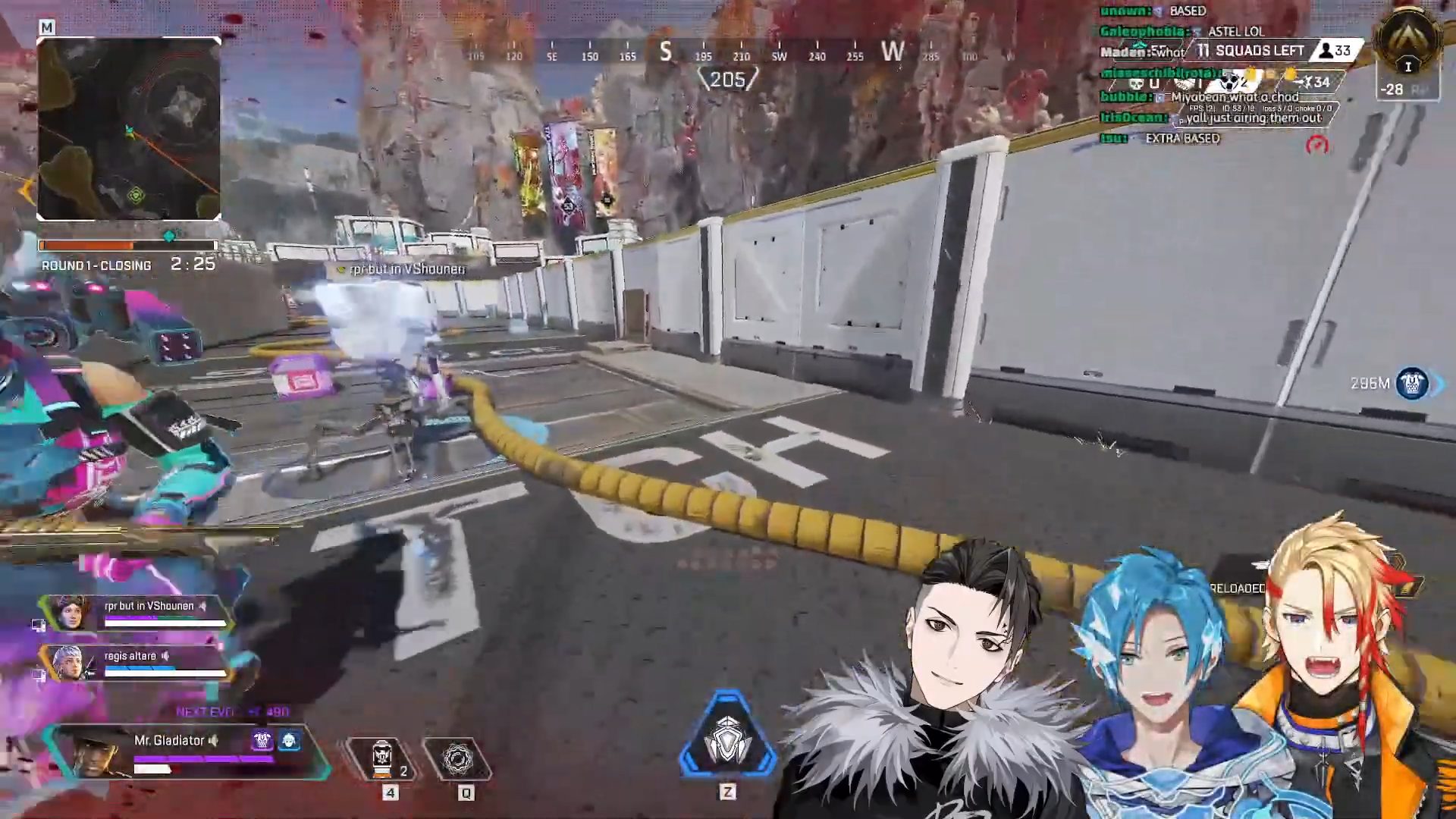The width and height of the screenshot is (1456, 819).
Task: Click the damage counter showing 34
Action: [x=1316, y=82]
